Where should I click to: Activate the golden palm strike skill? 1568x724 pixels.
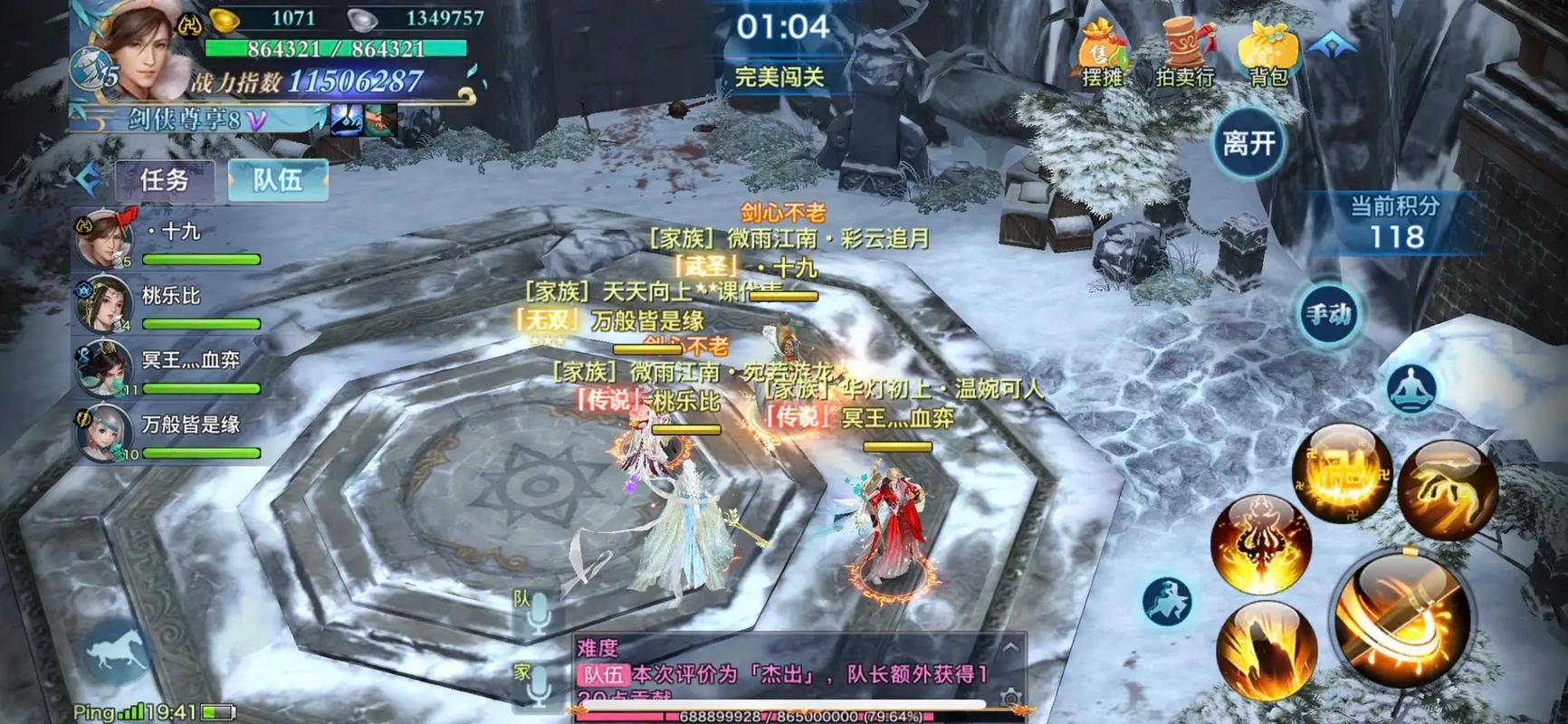click(1448, 490)
